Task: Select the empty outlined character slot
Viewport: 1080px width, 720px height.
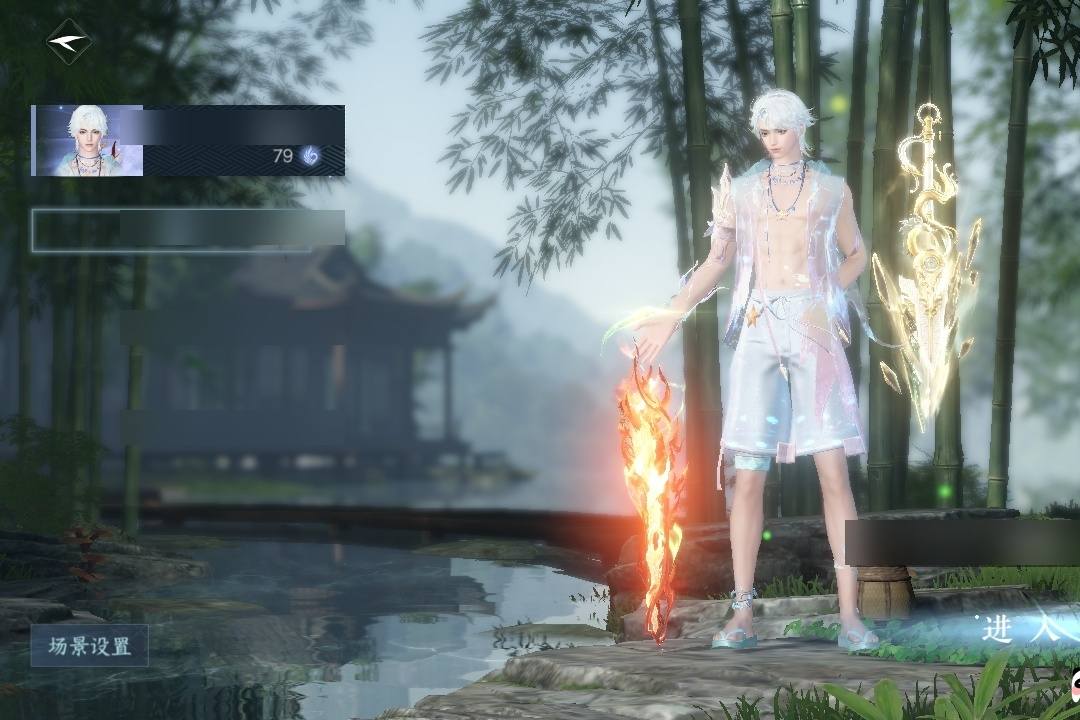Action: click(188, 230)
